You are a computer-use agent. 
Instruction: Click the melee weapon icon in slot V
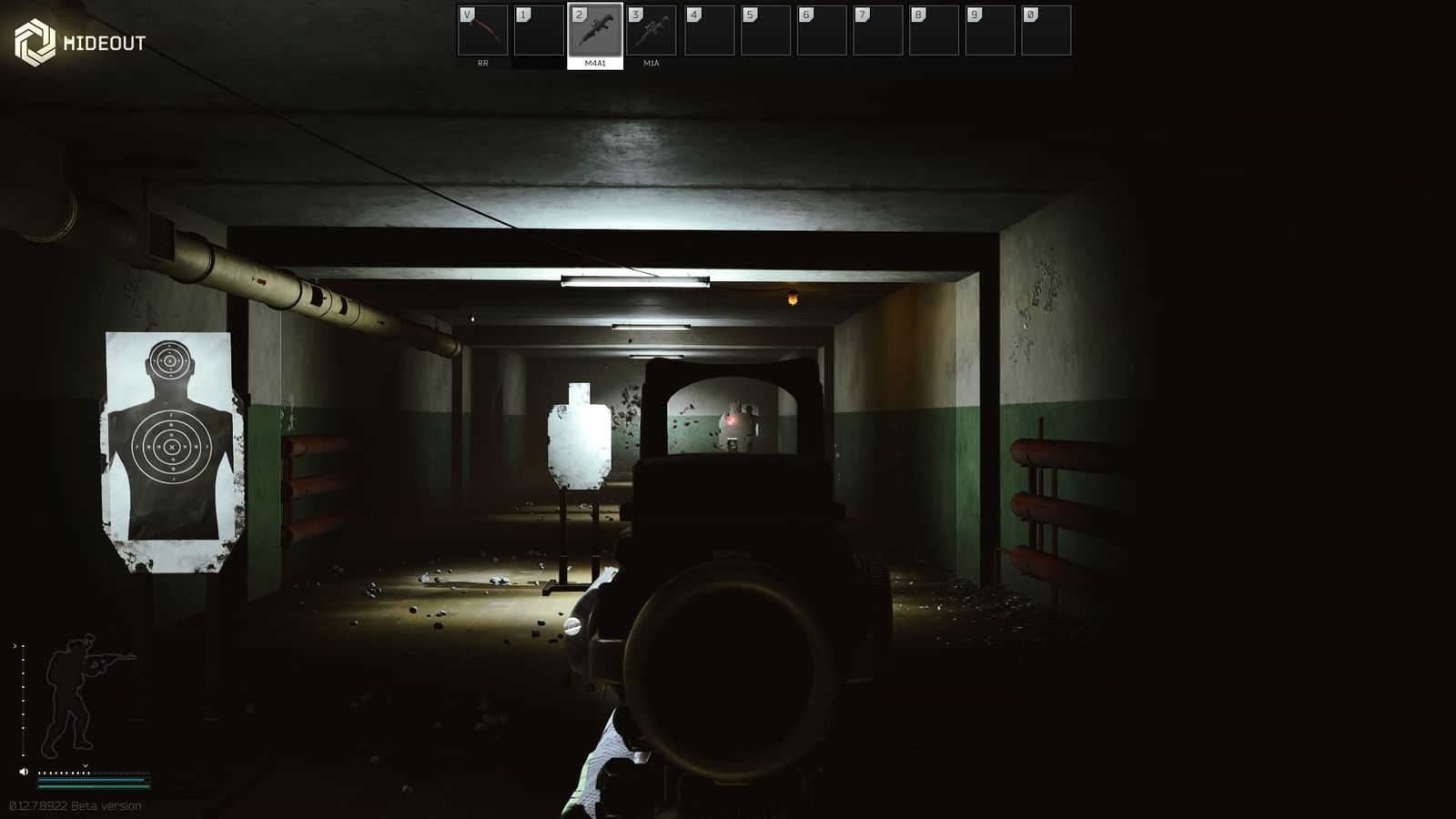[x=484, y=32]
